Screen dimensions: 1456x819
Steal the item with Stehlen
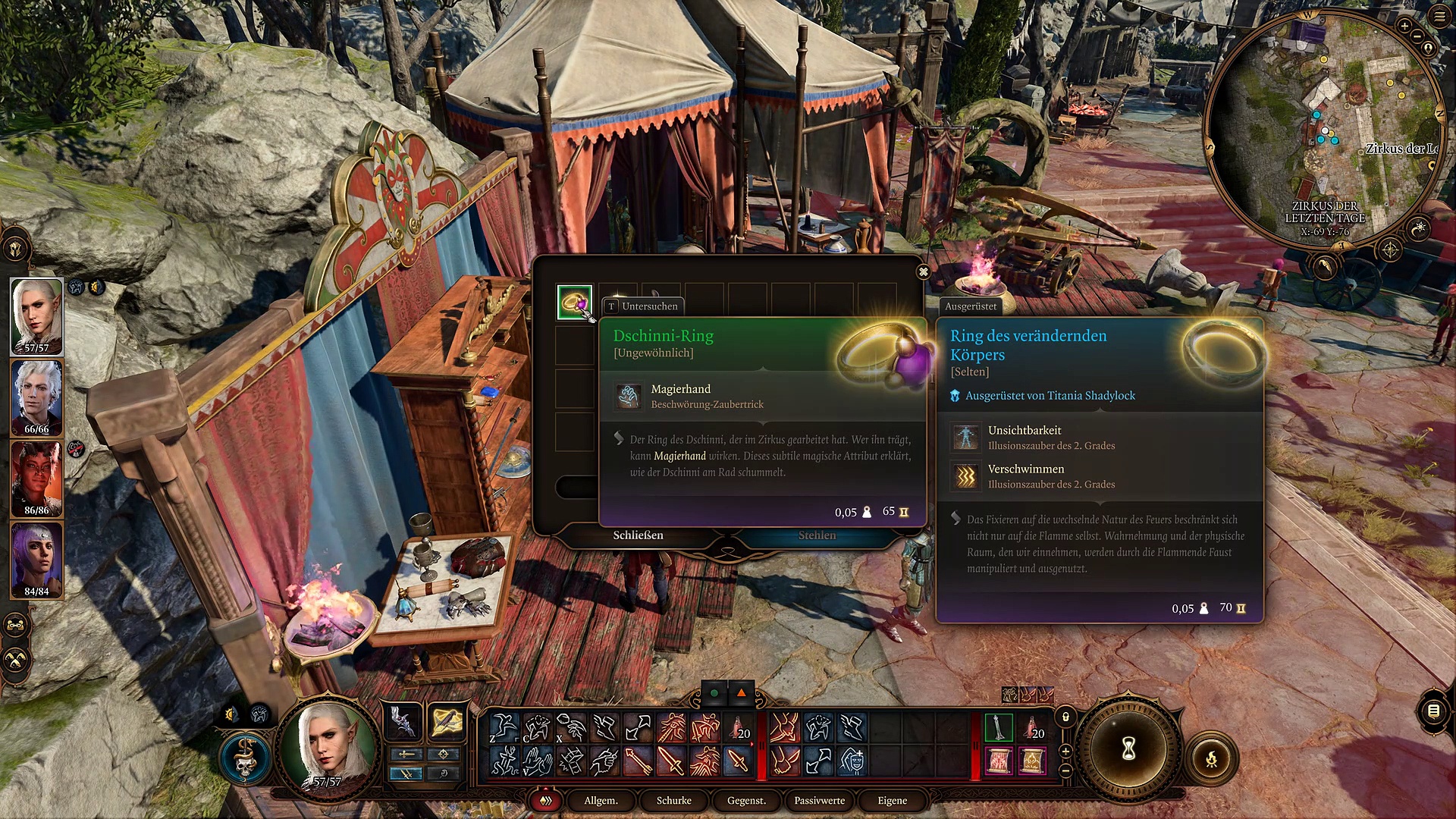(817, 535)
